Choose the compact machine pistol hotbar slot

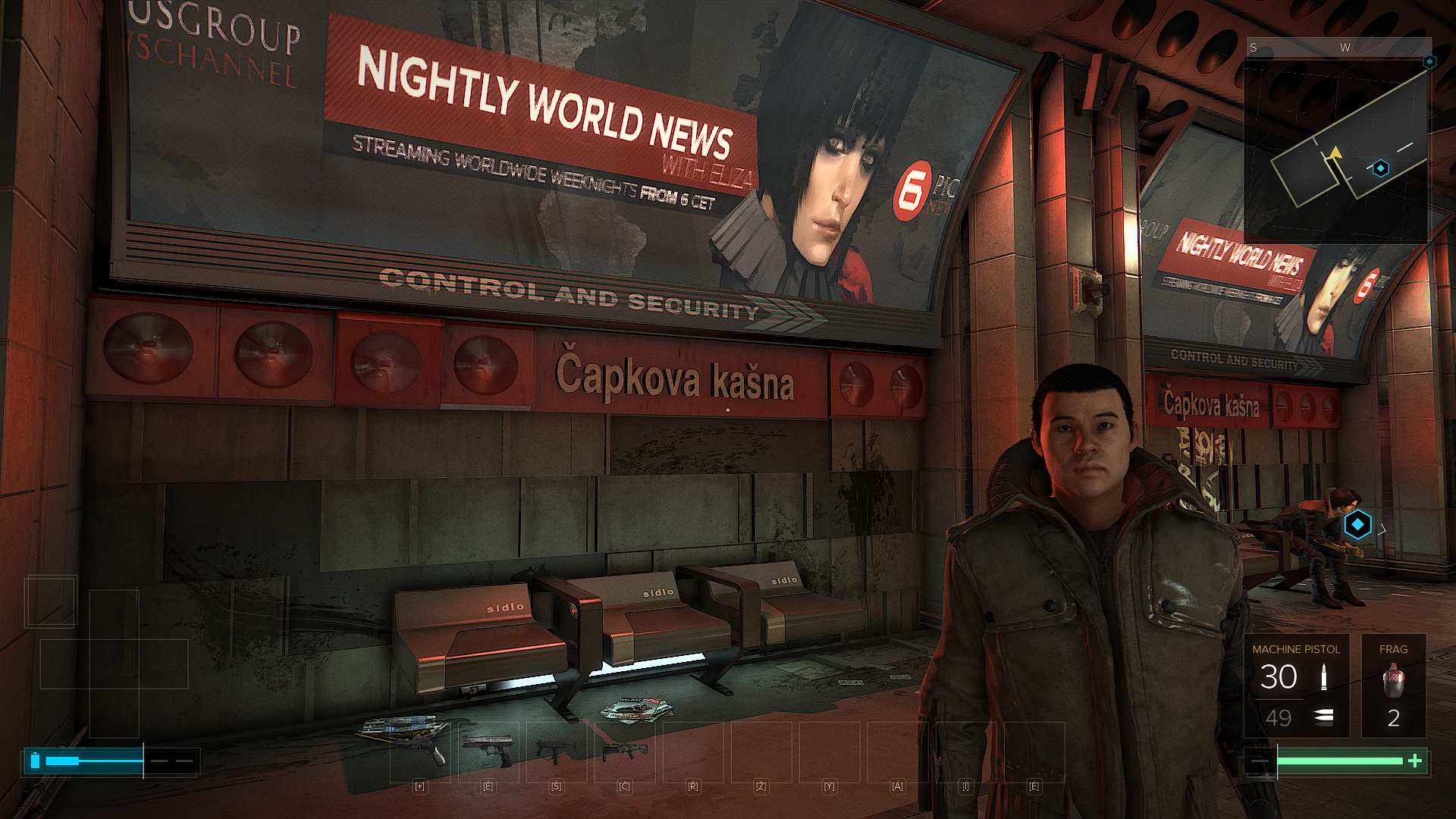(x=556, y=751)
